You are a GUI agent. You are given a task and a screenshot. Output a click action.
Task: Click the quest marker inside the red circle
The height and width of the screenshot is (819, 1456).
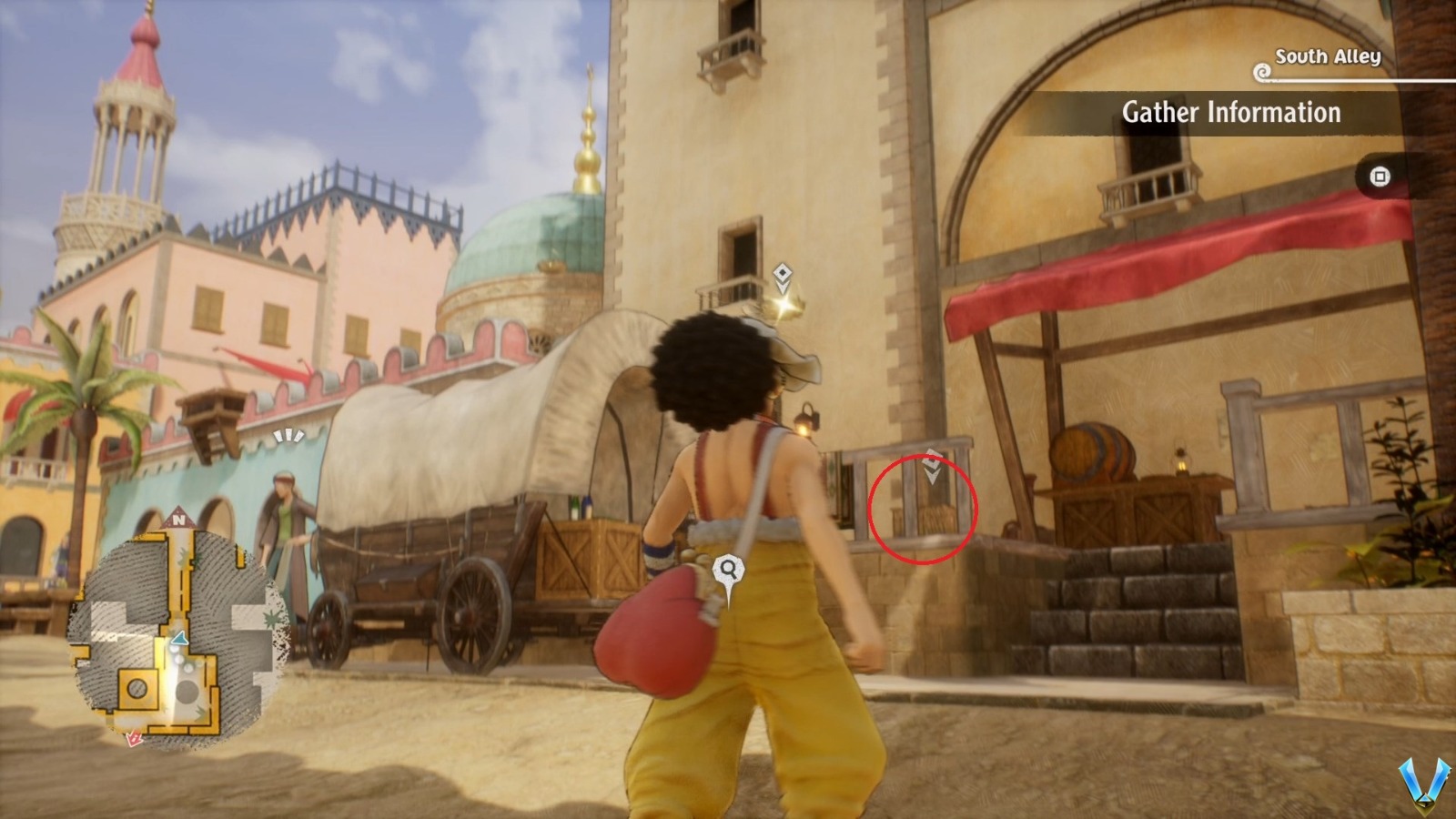click(x=932, y=459)
